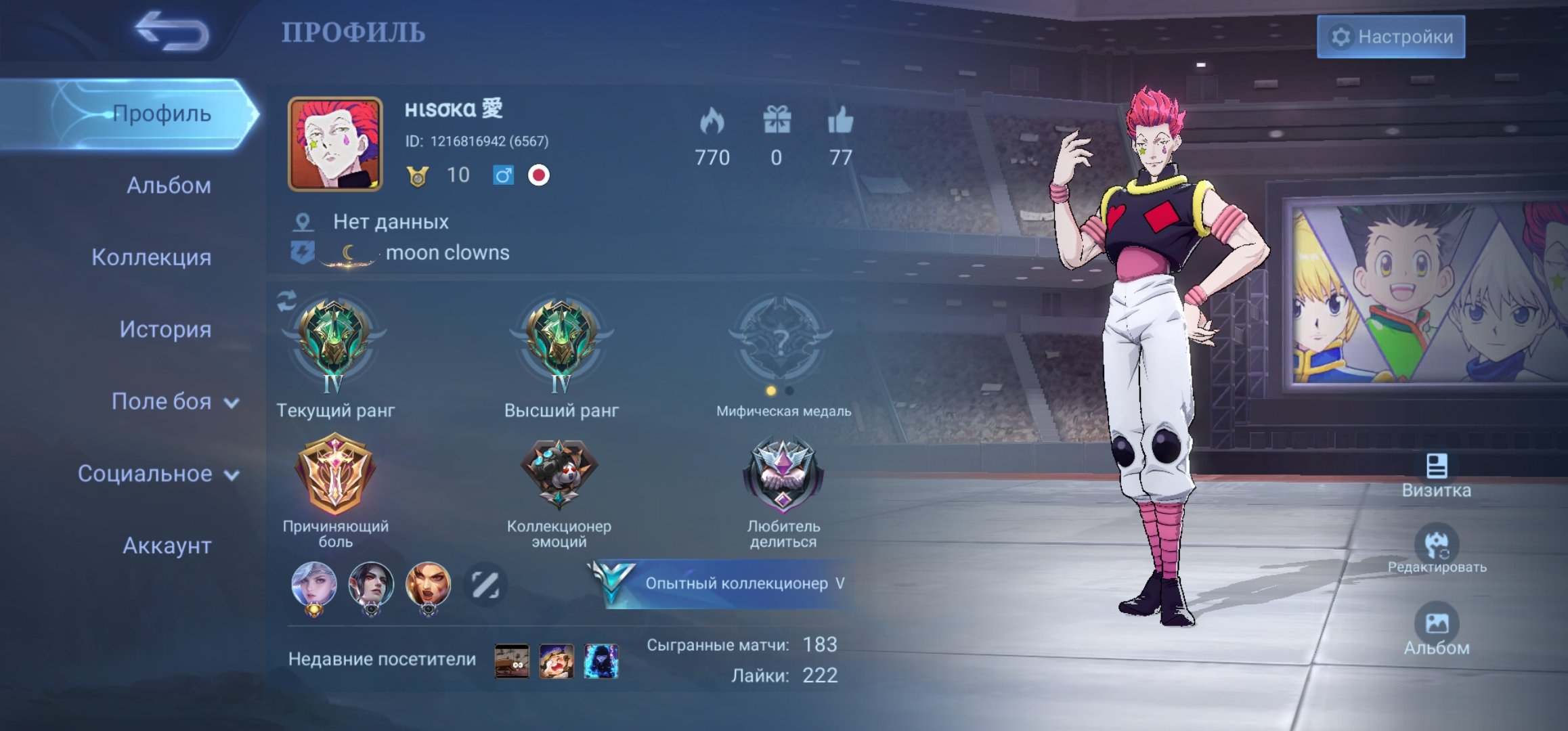Tap the thumbs-up likes icon
Viewport: 1568px width, 731px height.
tap(840, 122)
